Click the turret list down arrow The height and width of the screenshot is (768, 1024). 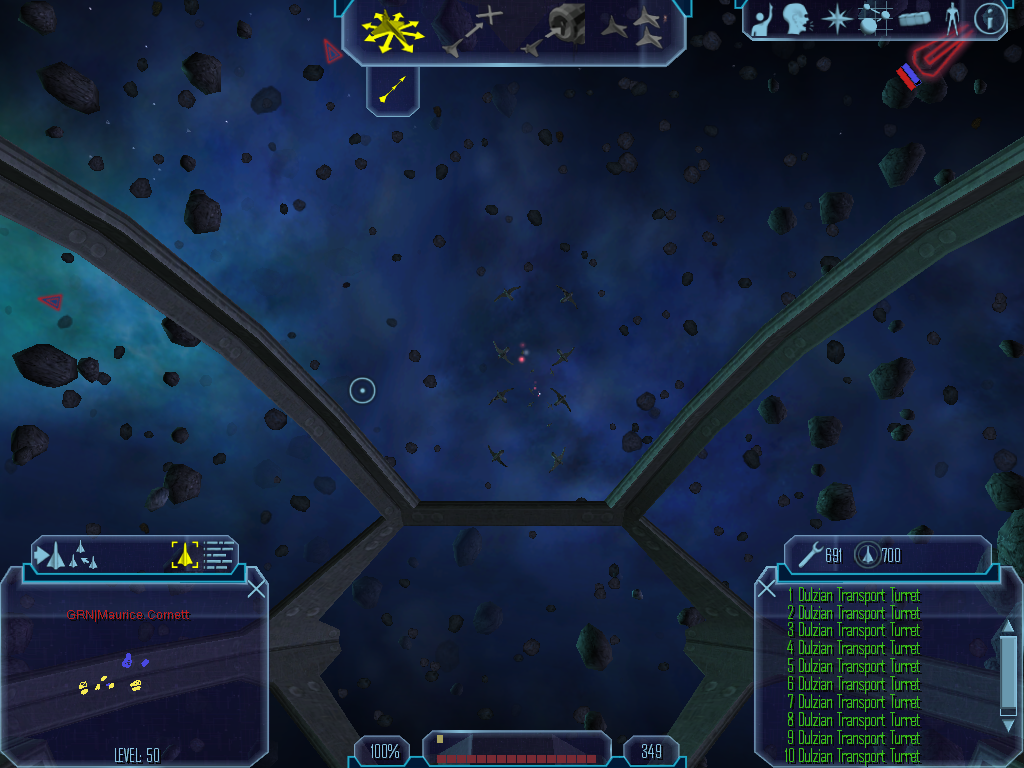pos(1008,726)
